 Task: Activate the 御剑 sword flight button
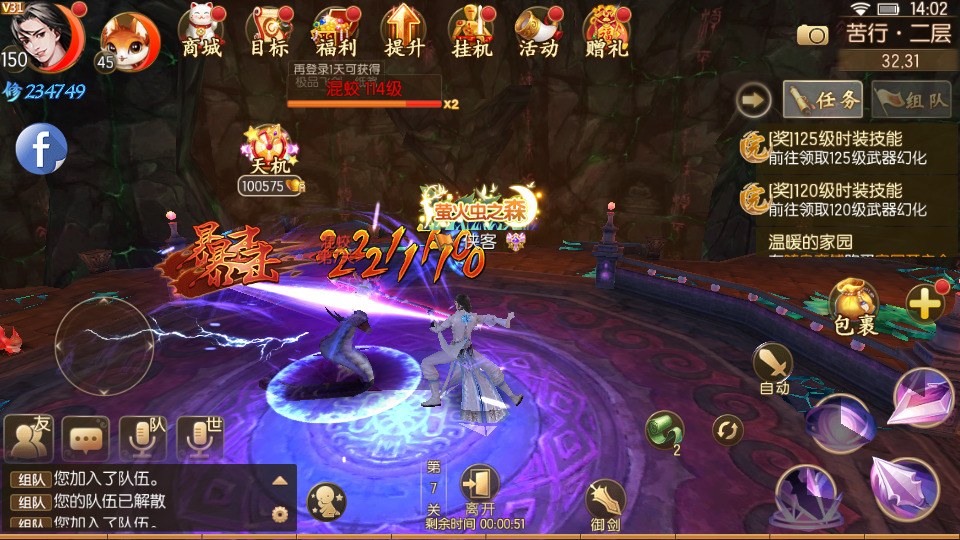[x=605, y=501]
